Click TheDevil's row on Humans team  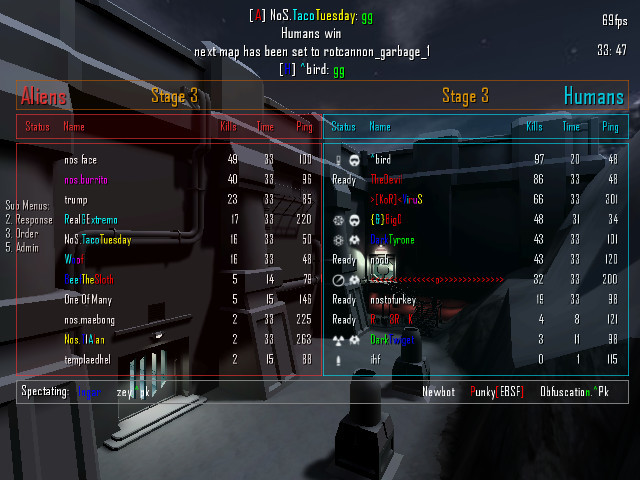386,179
